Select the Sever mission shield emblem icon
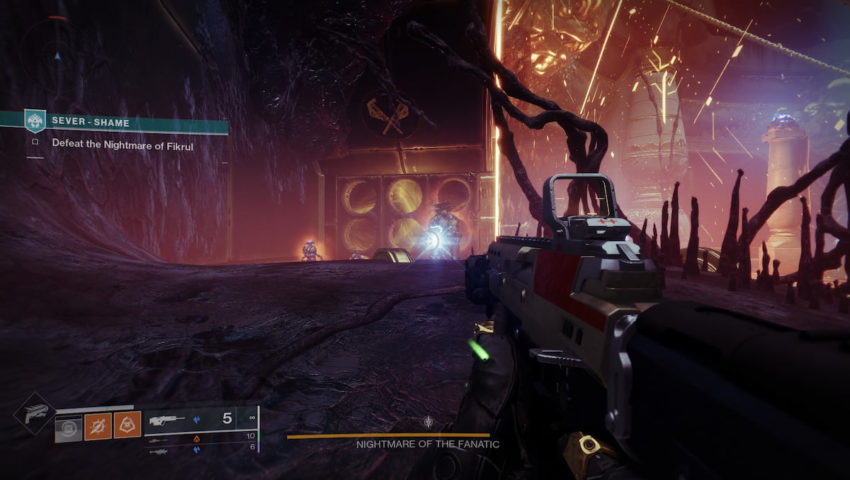The width and height of the screenshot is (850, 480). 35,120
